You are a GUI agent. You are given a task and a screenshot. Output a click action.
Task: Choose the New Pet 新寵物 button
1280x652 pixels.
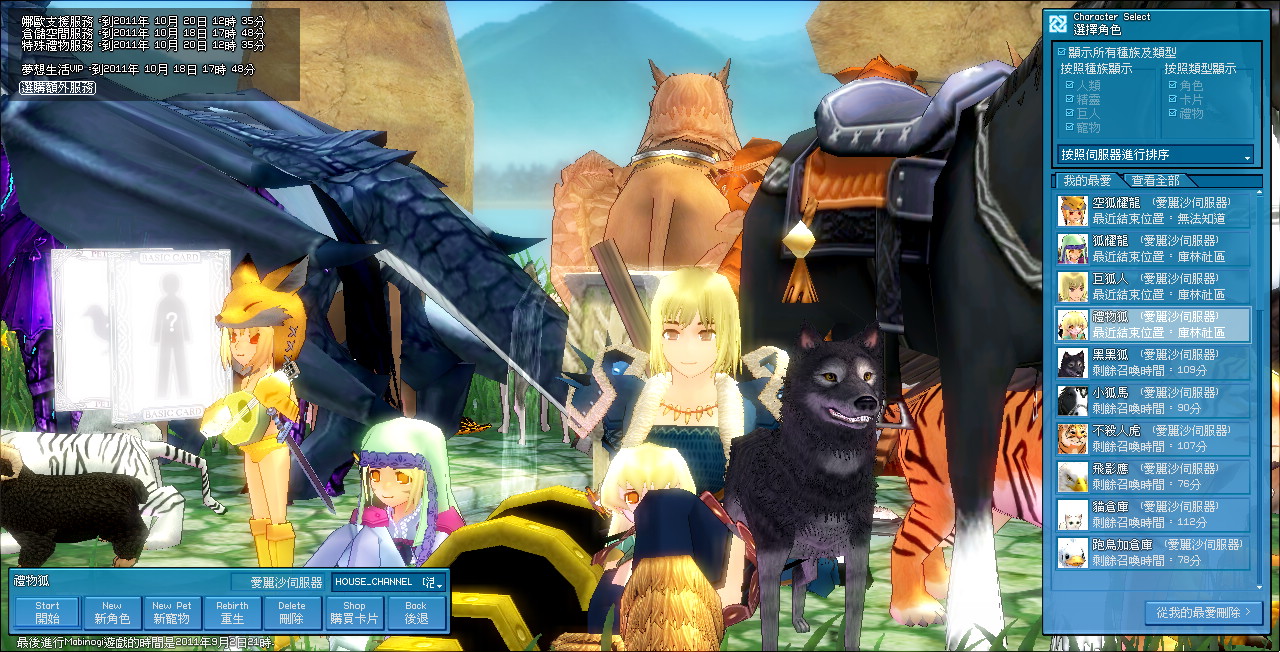click(x=172, y=613)
